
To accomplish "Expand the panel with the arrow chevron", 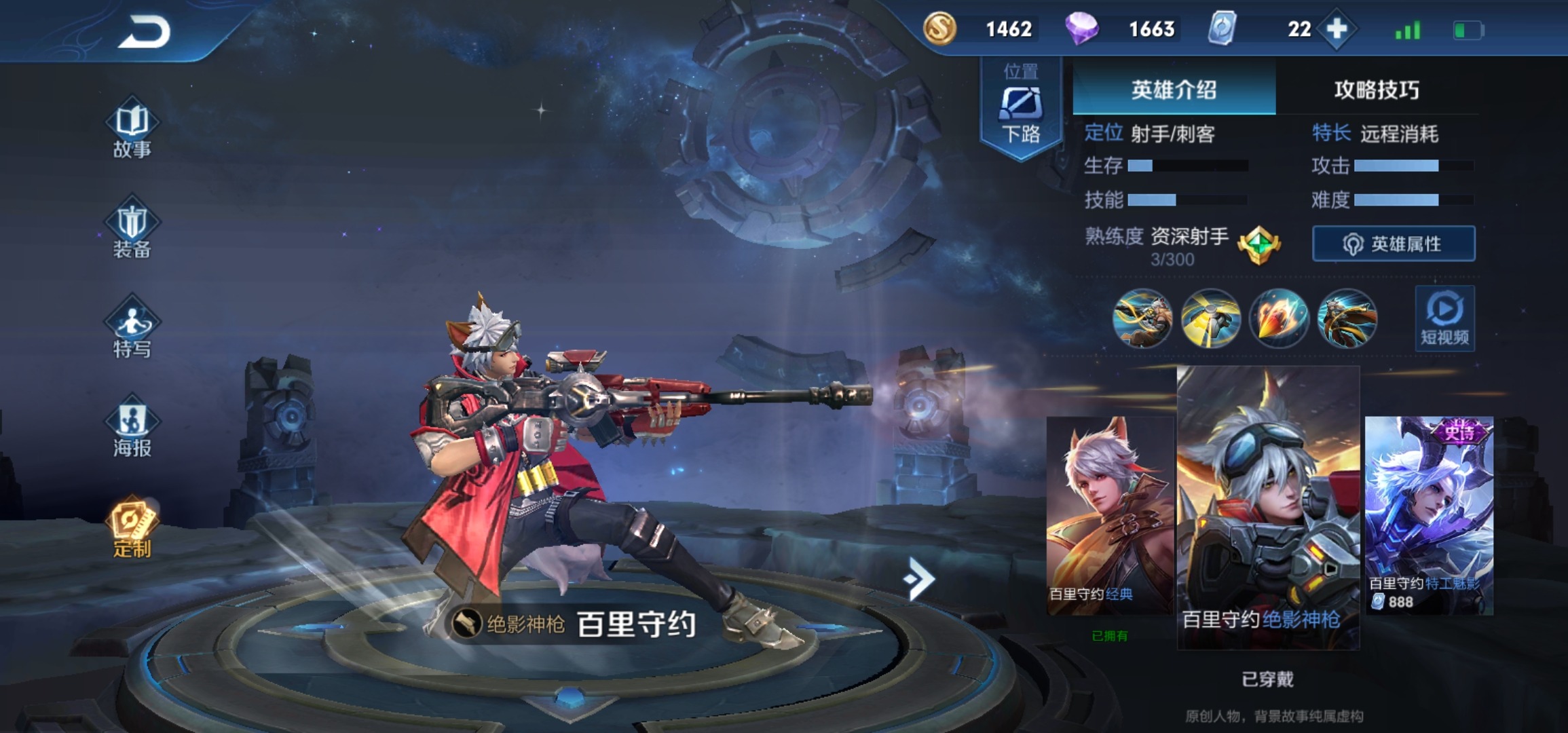I will [x=920, y=579].
